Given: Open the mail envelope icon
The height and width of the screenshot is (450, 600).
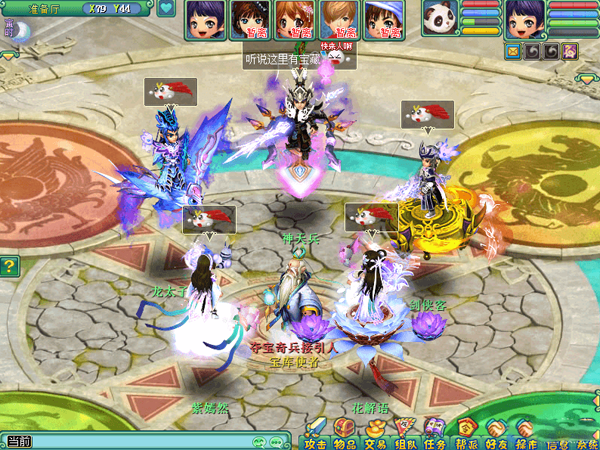Looking at the screenshot, I should point(513,50).
